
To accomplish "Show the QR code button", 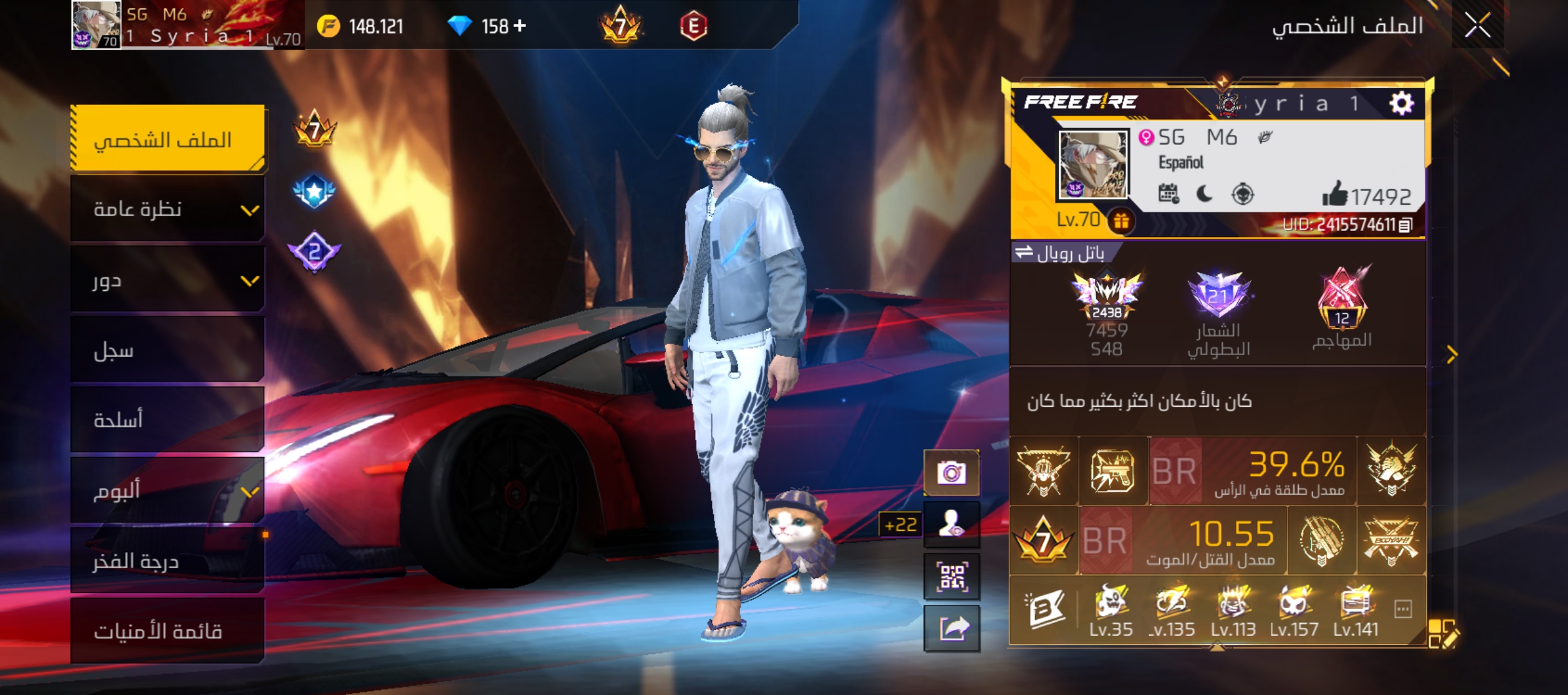I will point(951,577).
